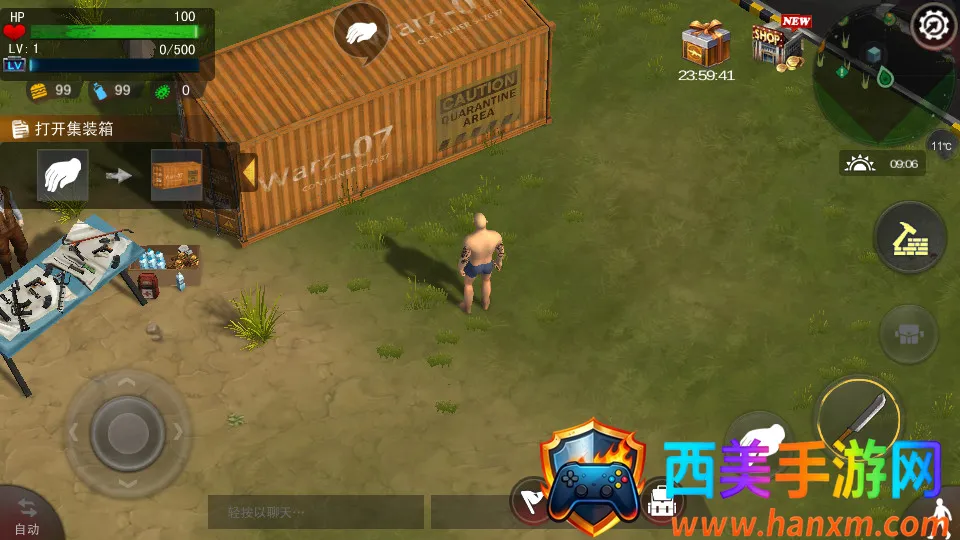Claim the timed gift box reward
The image size is (960, 540).
[x=706, y=45]
